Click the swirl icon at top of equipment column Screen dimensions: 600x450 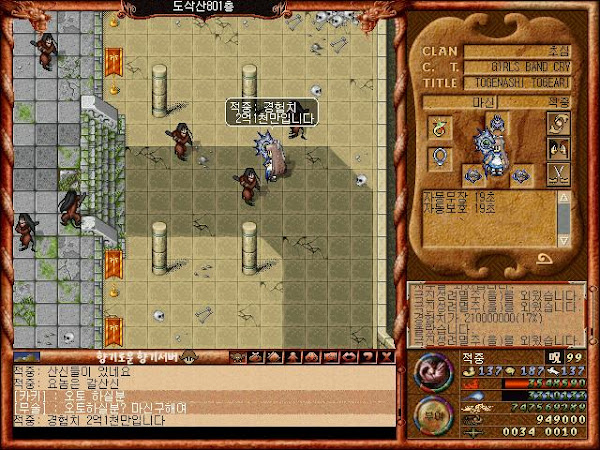click(x=559, y=123)
